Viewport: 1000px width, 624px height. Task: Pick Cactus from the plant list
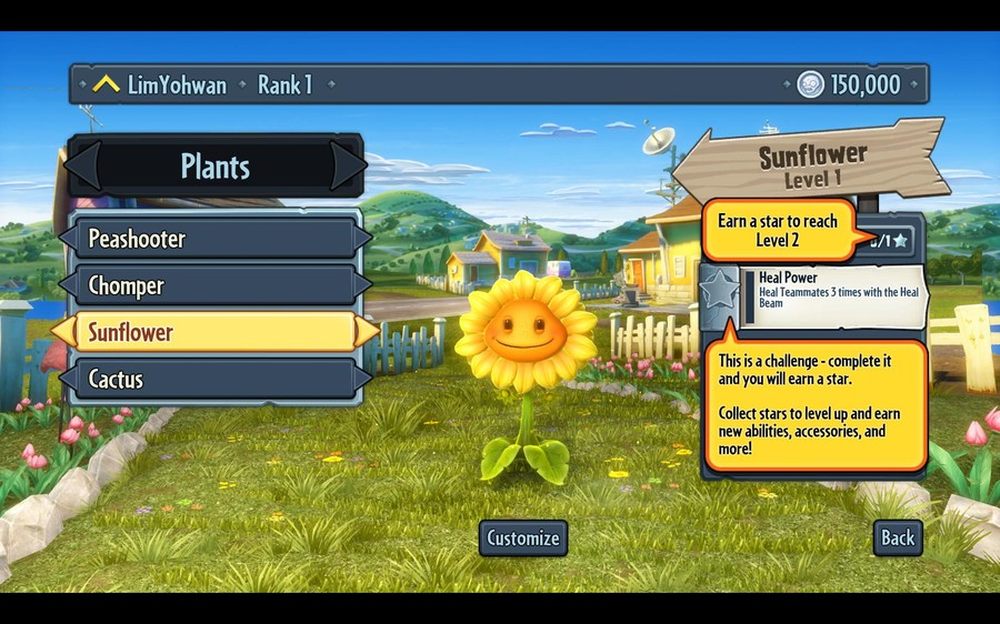(215, 379)
